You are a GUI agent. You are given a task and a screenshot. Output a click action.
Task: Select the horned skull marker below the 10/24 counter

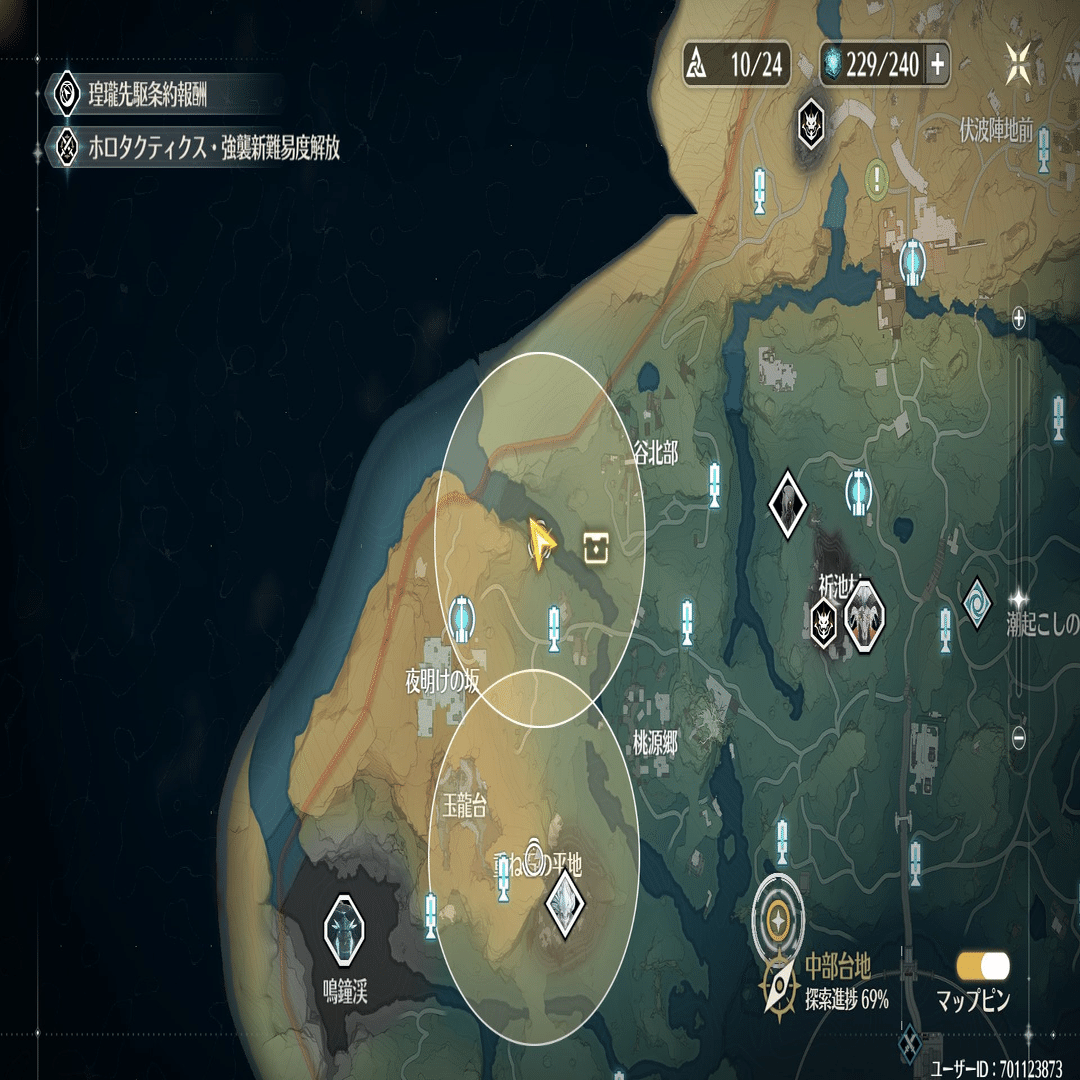pos(810,124)
